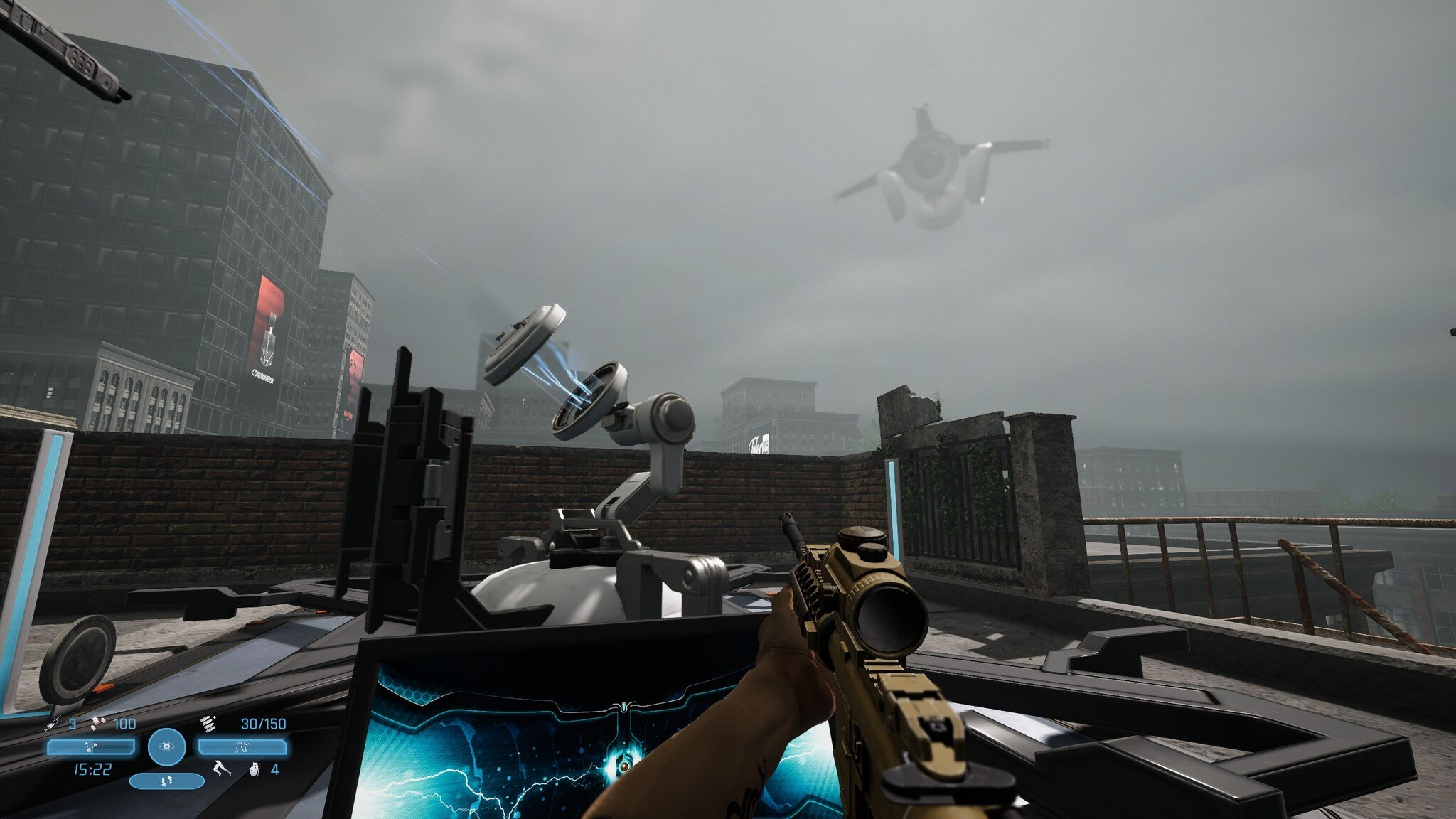1456x819 pixels.
Task: Select the ammo magazine icon
Action: [x=208, y=724]
